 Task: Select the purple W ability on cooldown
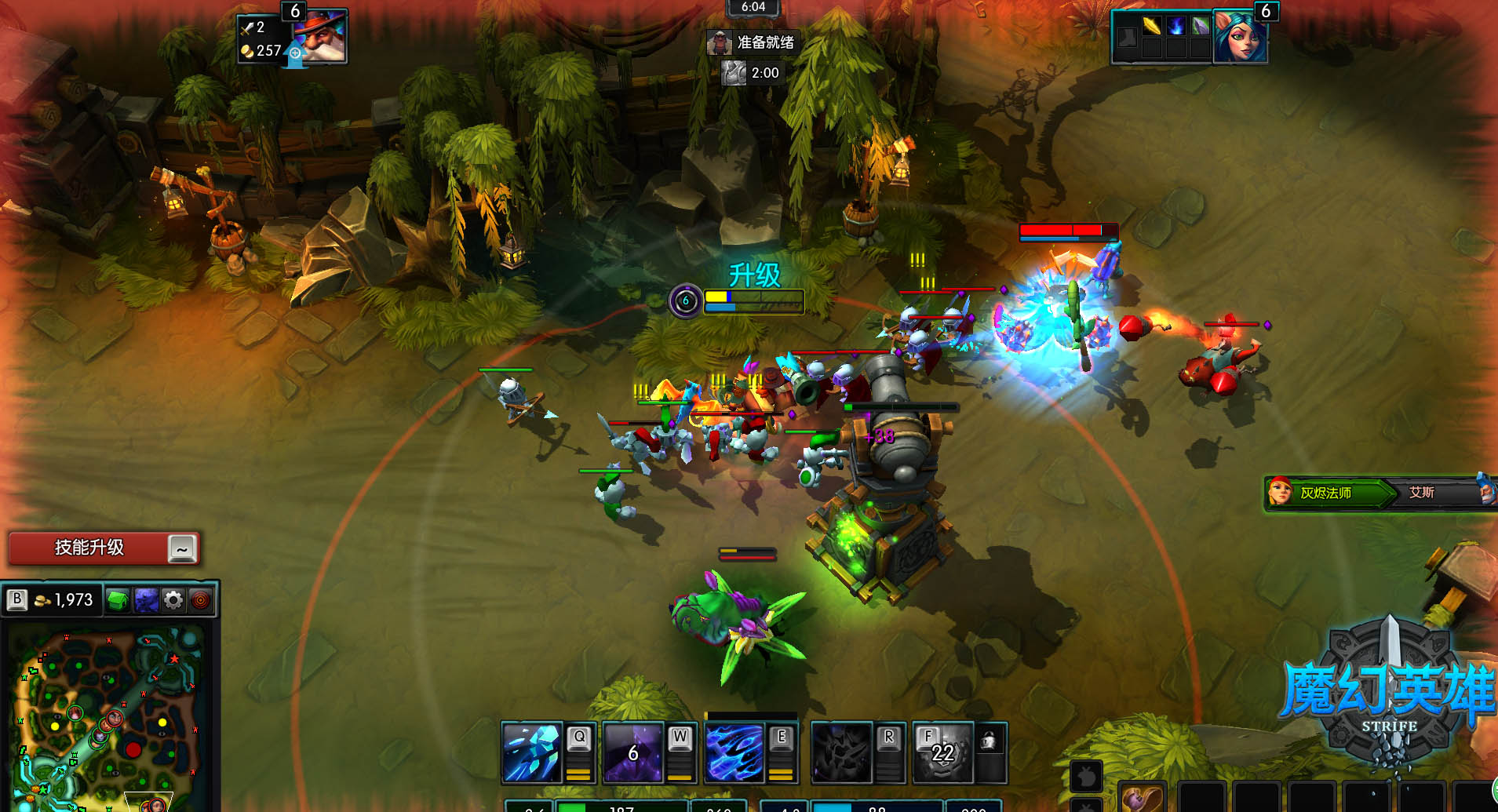point(633,753)
